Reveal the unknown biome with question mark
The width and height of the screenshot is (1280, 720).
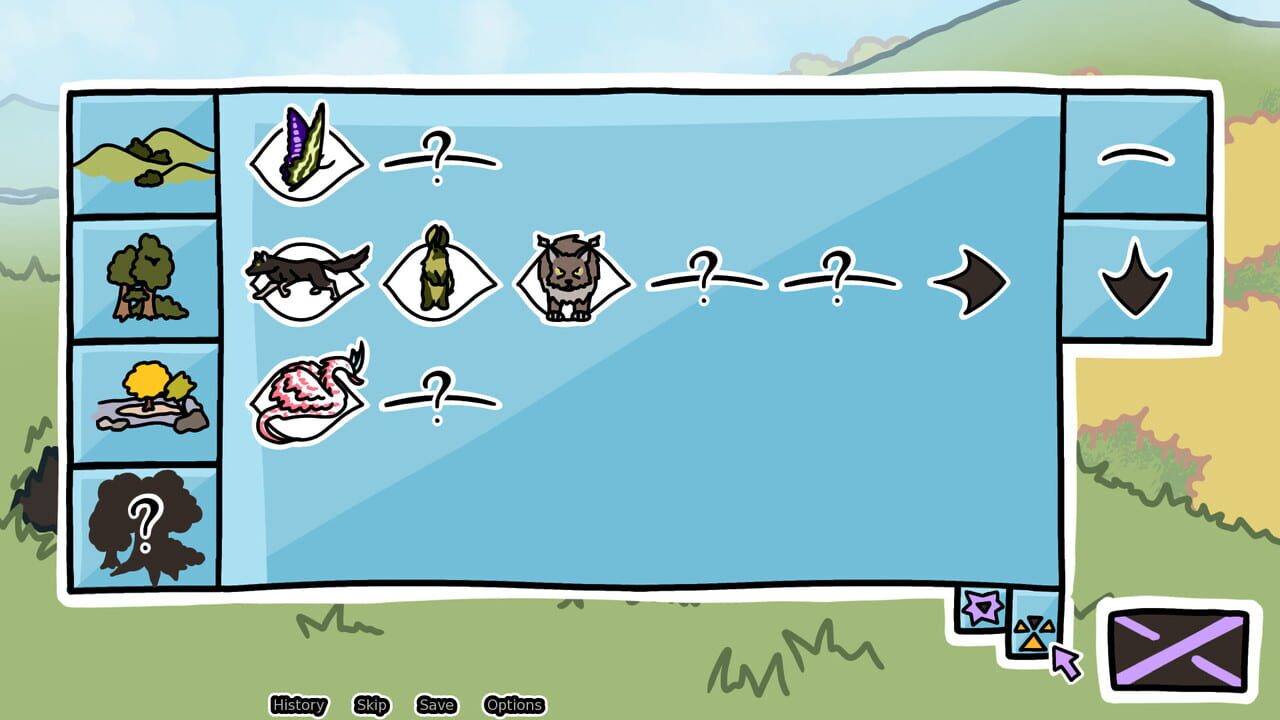click(x=143, y=516)
